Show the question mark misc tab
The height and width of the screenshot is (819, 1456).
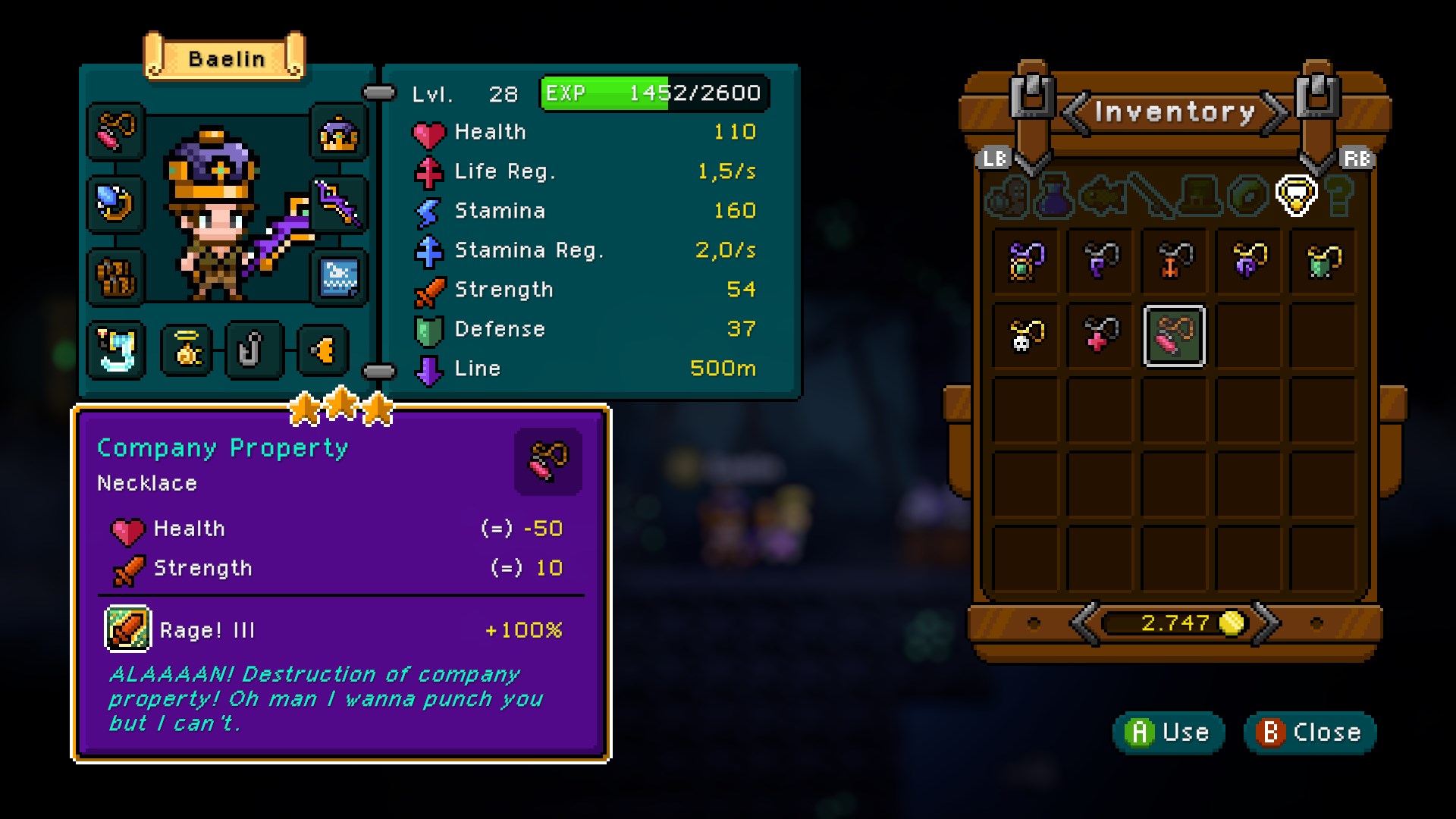(x=1341, y=196)
